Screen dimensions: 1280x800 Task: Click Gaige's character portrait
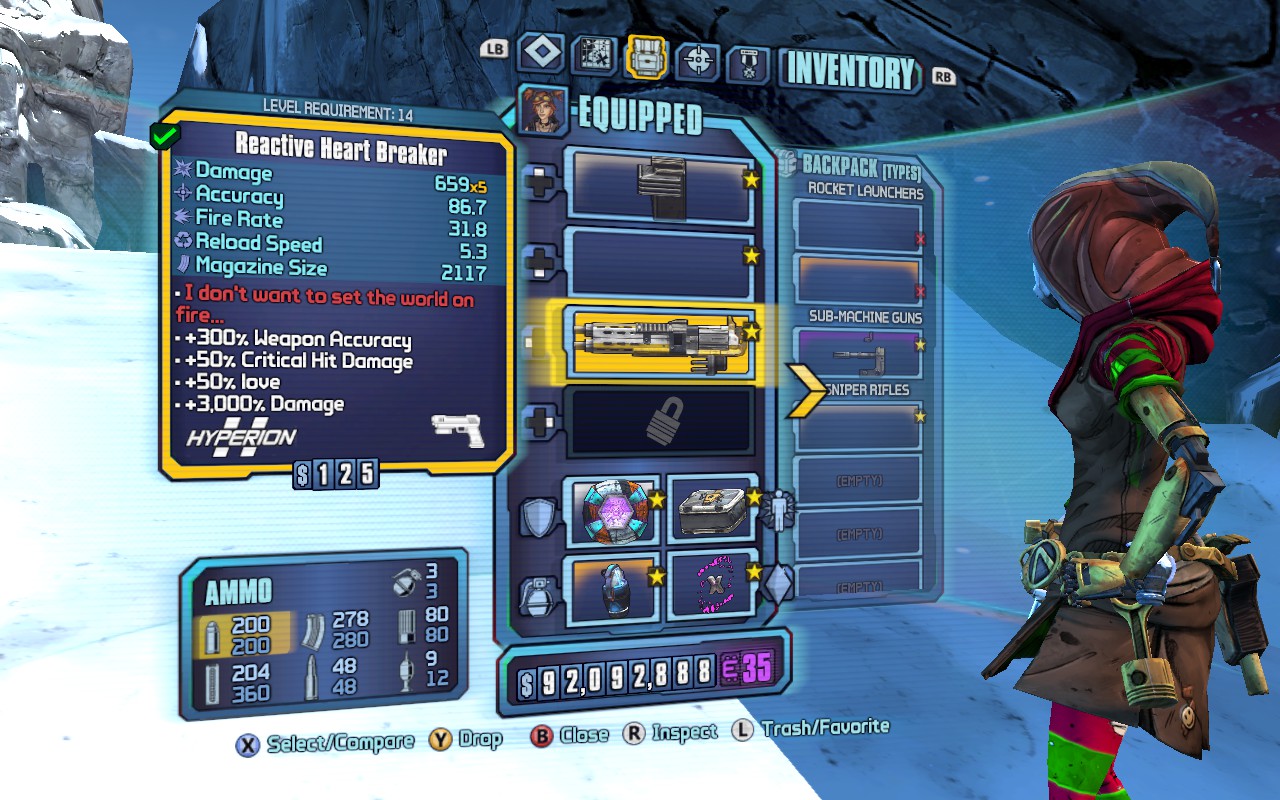pyautogui.click(x=544, y=110)
